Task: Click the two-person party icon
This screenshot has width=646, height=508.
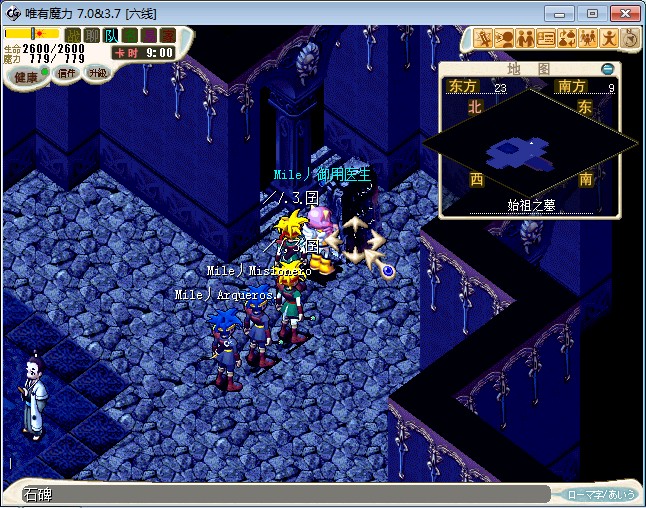Action: pos(526,39)
